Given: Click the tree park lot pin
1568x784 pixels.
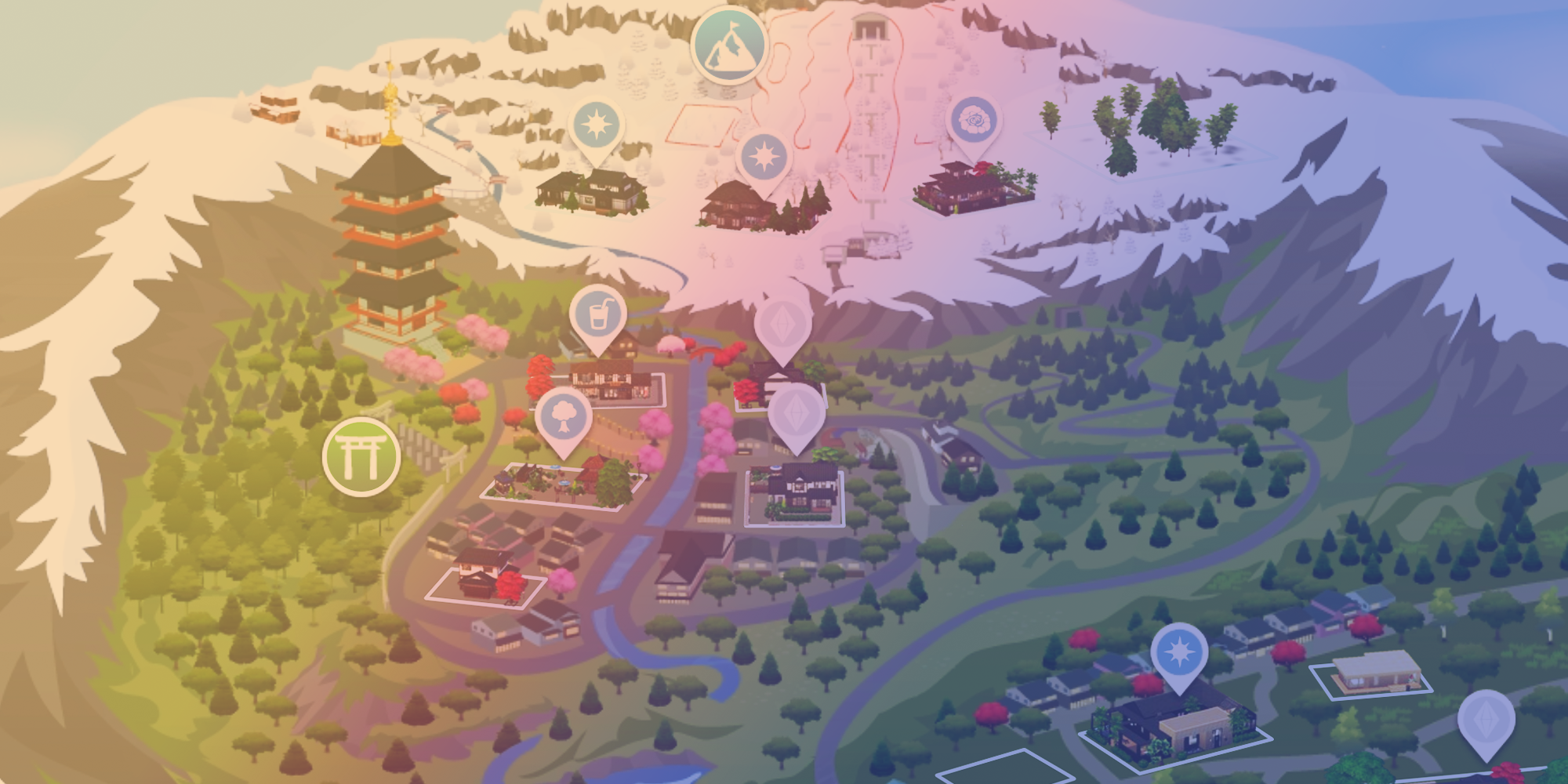Looking at the screenshot, I should [x=563, y=416].
